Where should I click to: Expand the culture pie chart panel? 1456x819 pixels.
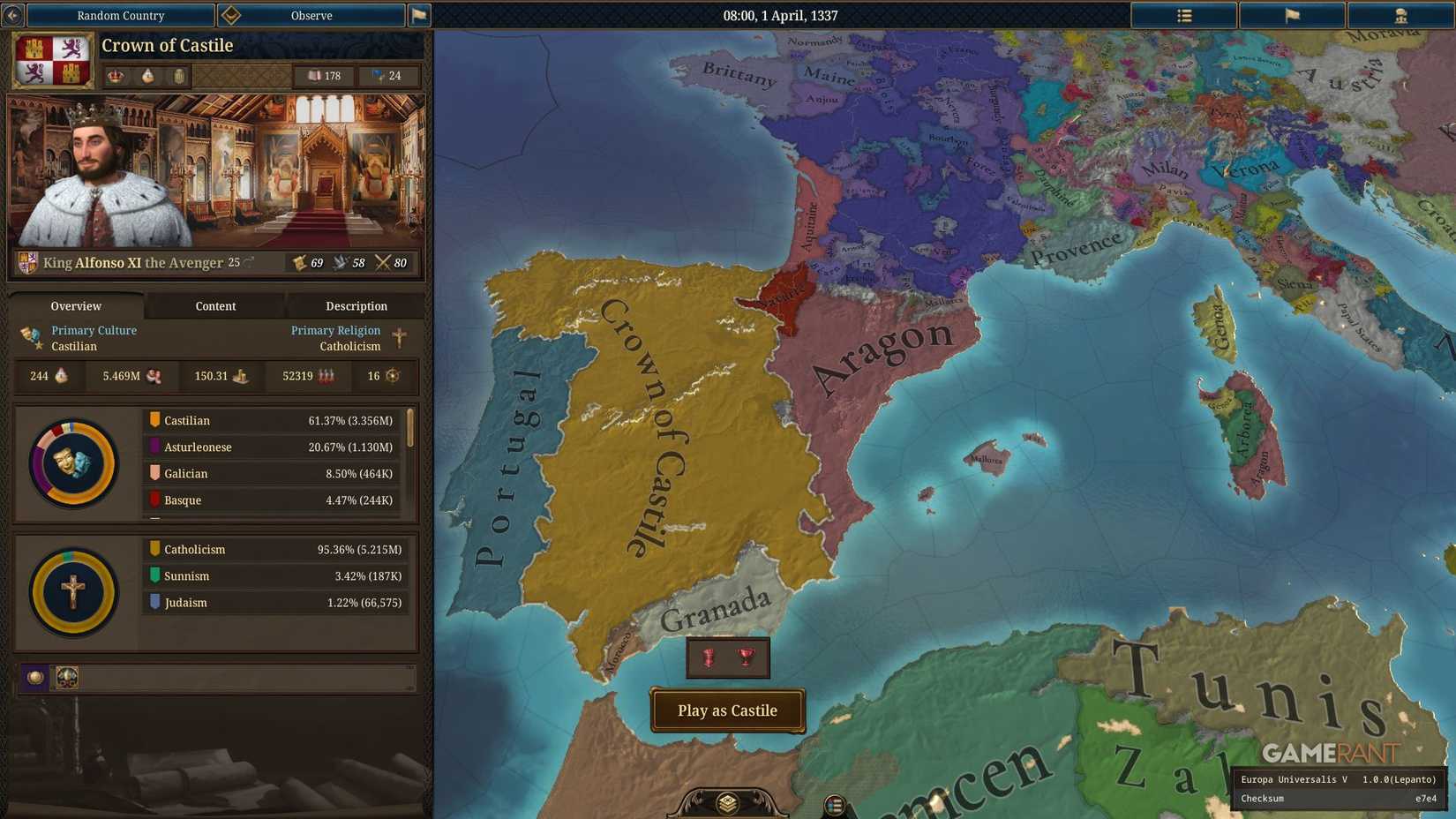pyautogui.click(x=72, y=462)
